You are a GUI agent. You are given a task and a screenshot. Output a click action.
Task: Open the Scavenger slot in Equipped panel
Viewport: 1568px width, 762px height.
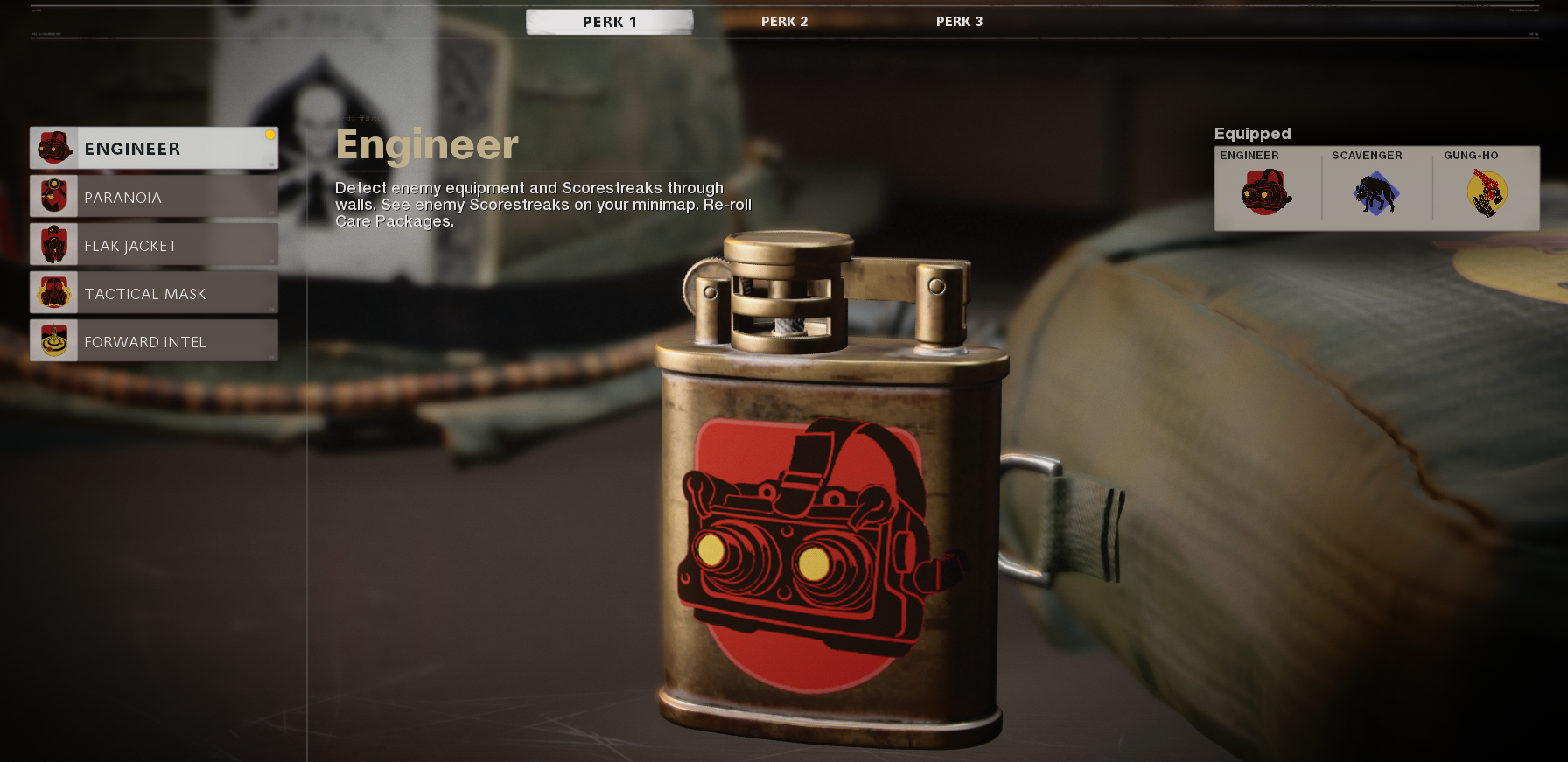coord(1367,188)
